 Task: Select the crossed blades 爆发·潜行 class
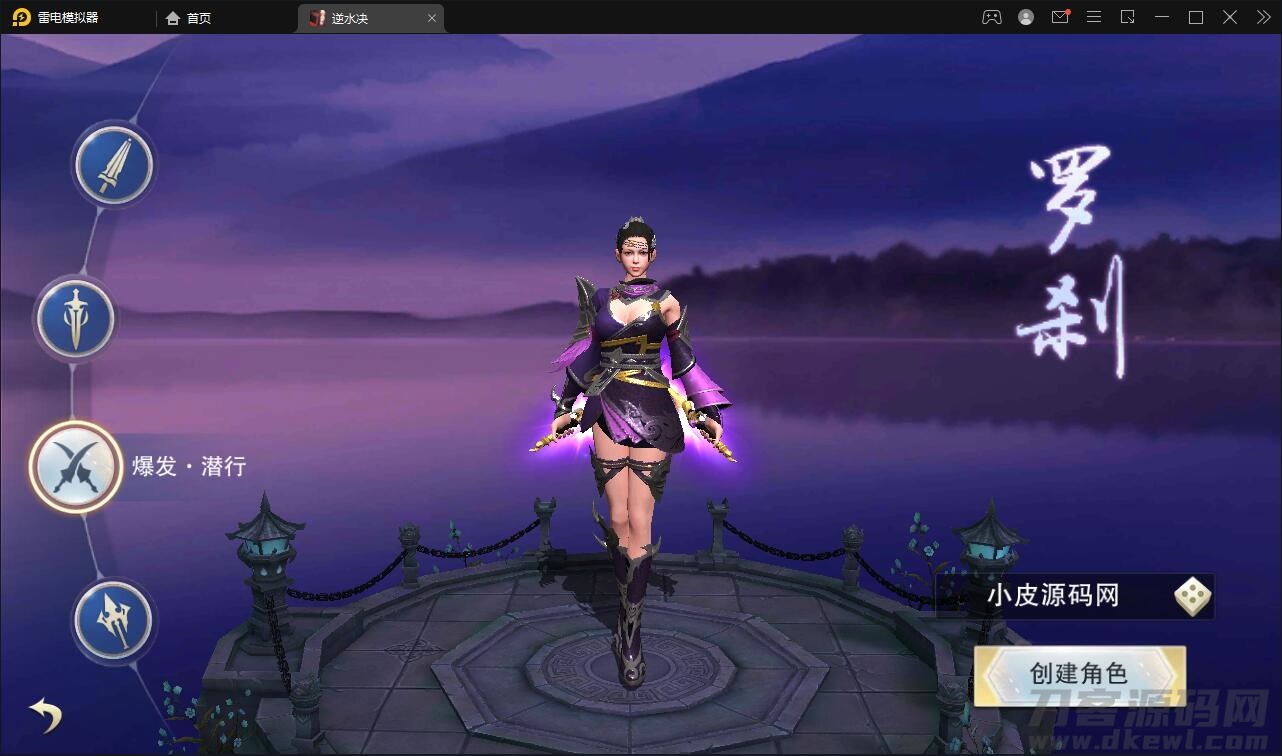[76, 467]
